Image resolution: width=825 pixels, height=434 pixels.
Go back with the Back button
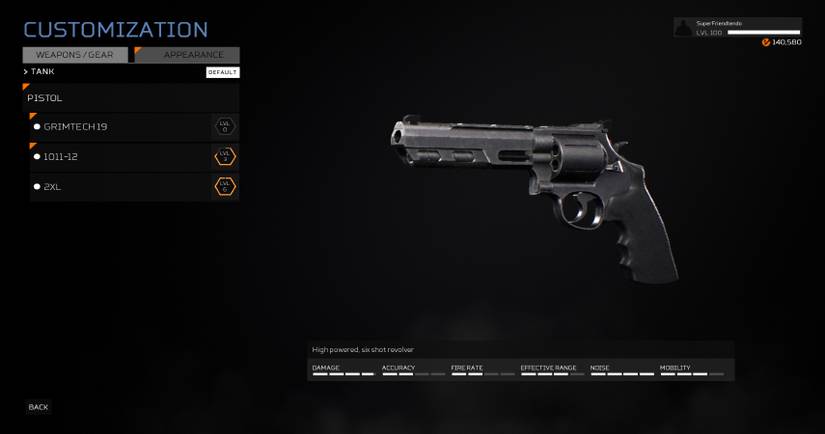click(38, 407)
